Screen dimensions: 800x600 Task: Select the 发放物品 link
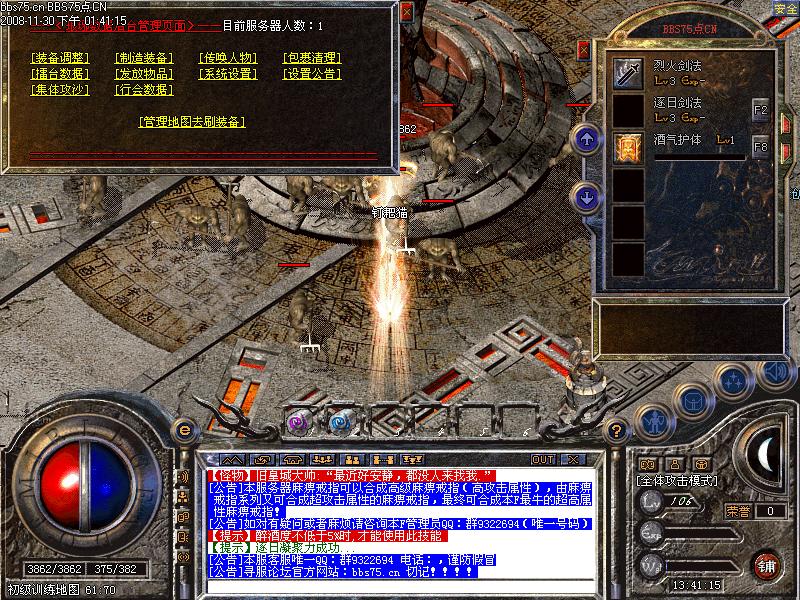tap(144, 74)
